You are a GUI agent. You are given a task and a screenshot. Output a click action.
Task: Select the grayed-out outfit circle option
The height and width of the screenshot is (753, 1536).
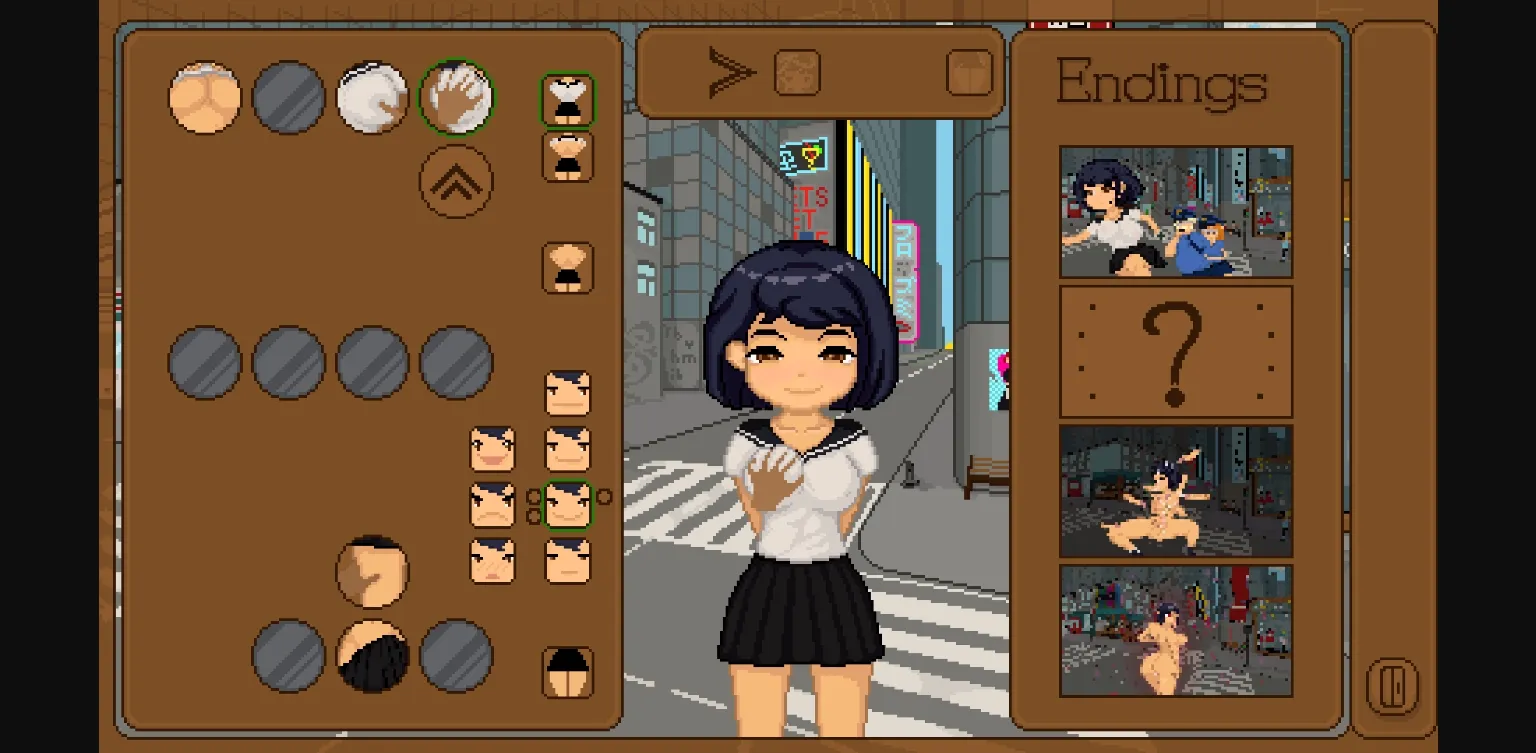coord(288,96)
